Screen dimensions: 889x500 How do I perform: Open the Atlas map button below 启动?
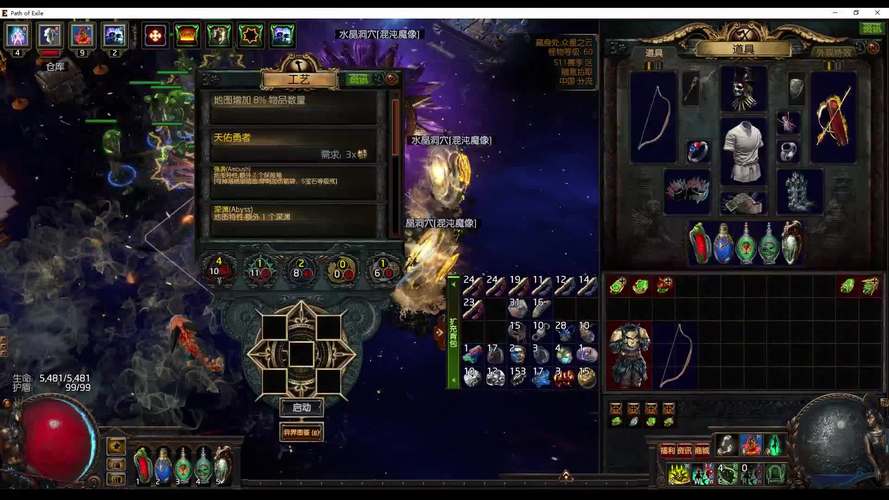pos(301,432)
